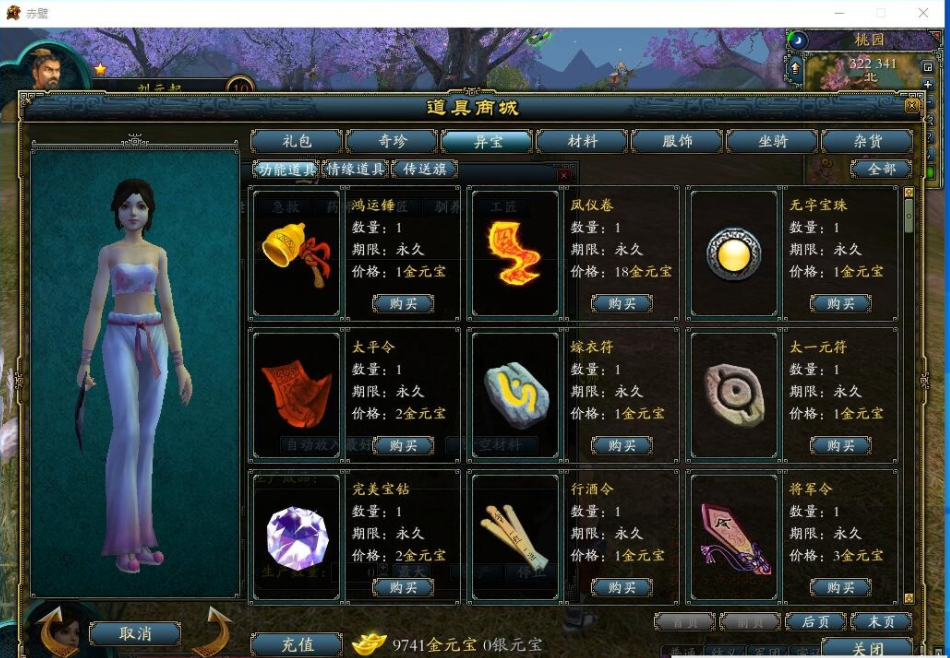Purchase the 凤仪卷 scroll
This screenshot has width=950, height=658.
tap(622, 303)
